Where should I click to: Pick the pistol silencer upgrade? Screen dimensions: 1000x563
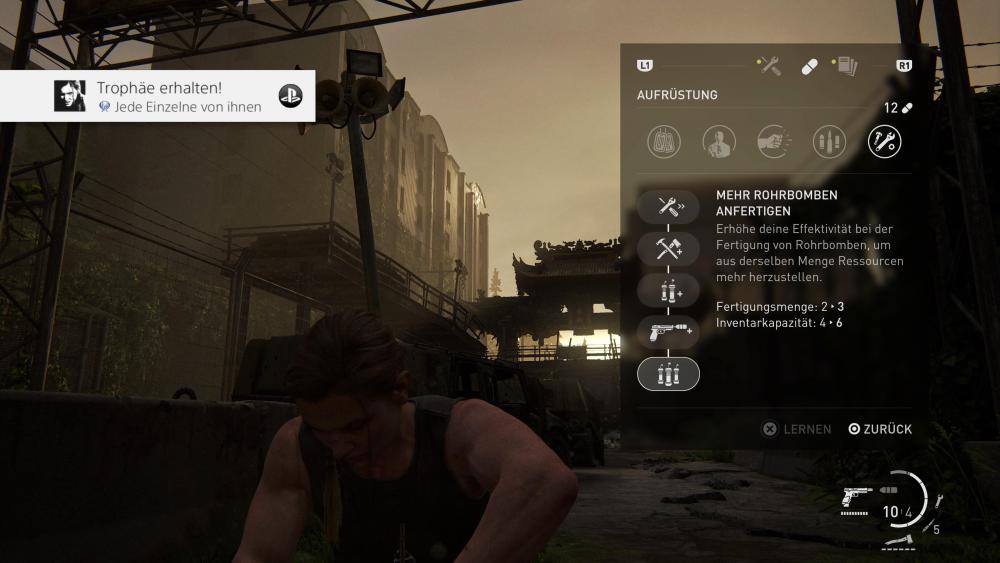668,332
